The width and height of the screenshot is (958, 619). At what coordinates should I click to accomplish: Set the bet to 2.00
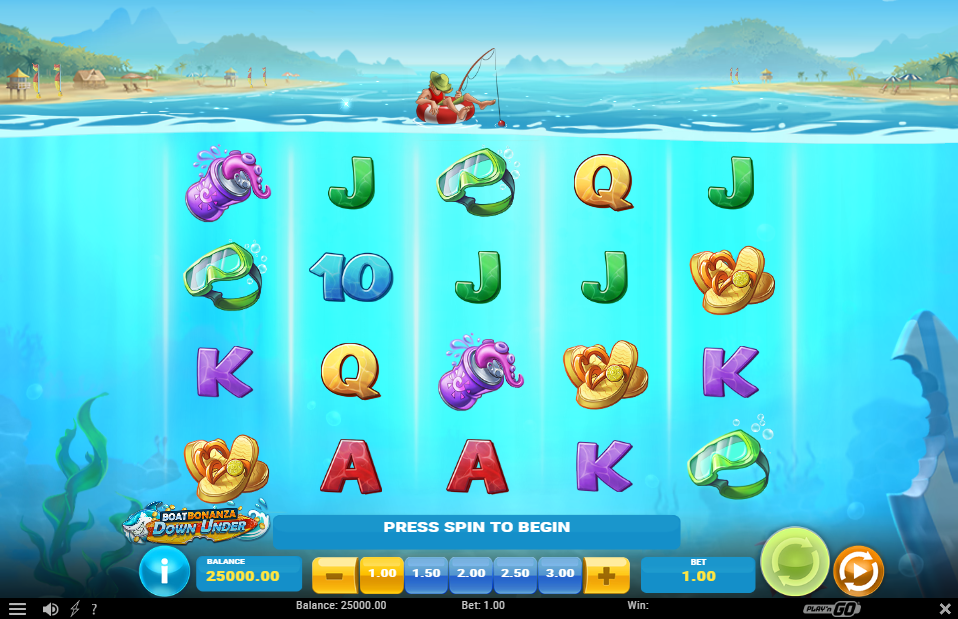(x=471, y=574)
